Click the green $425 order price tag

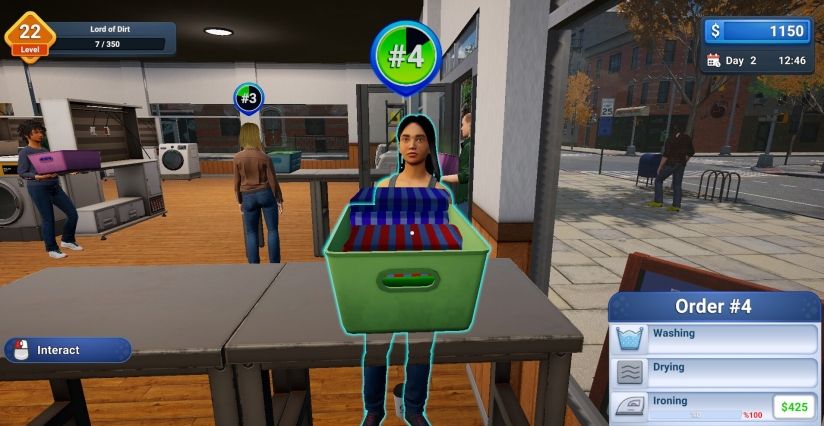tap(795, 407)
